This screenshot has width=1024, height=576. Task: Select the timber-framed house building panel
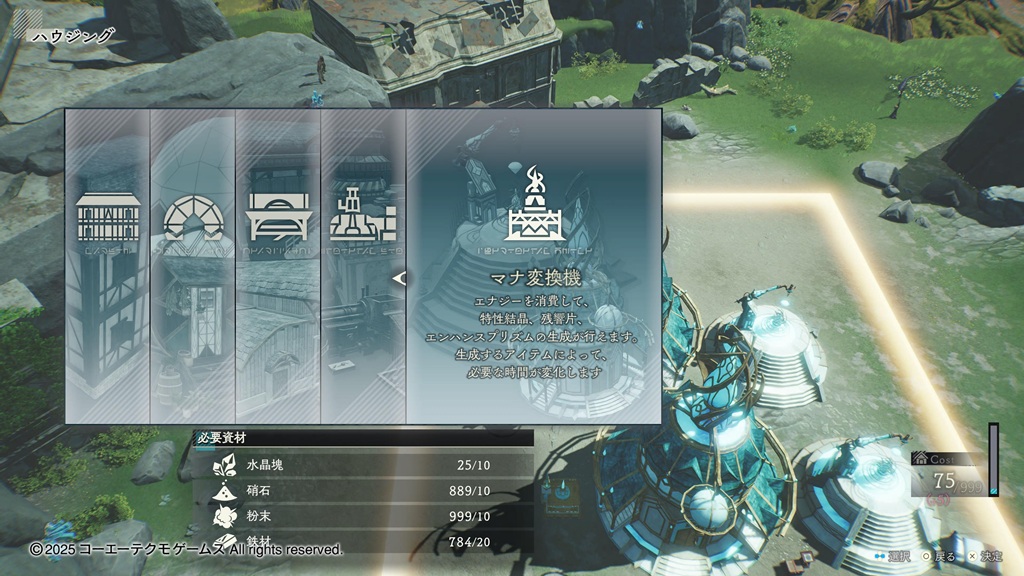(107, 266)
